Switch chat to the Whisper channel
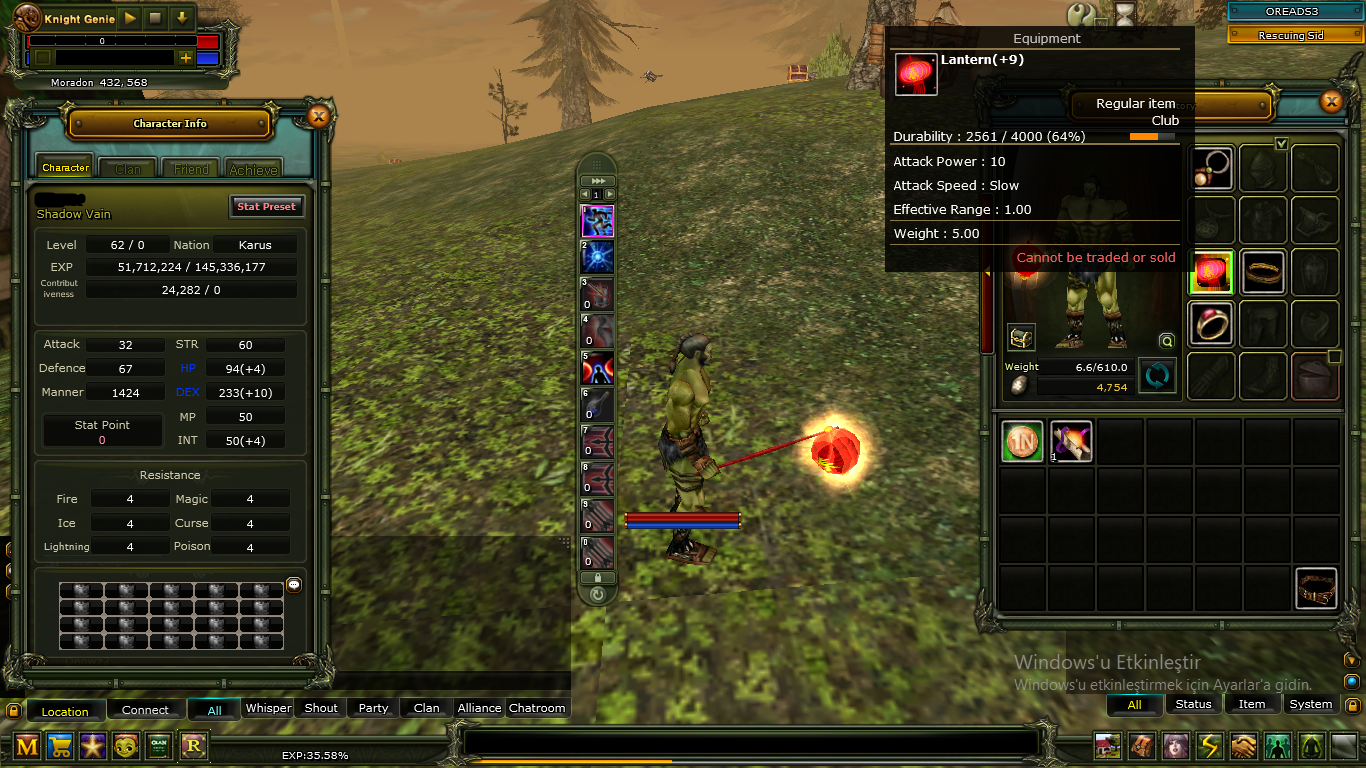The height and width of the screenshot is (768, 1366). tap(268, 708)
